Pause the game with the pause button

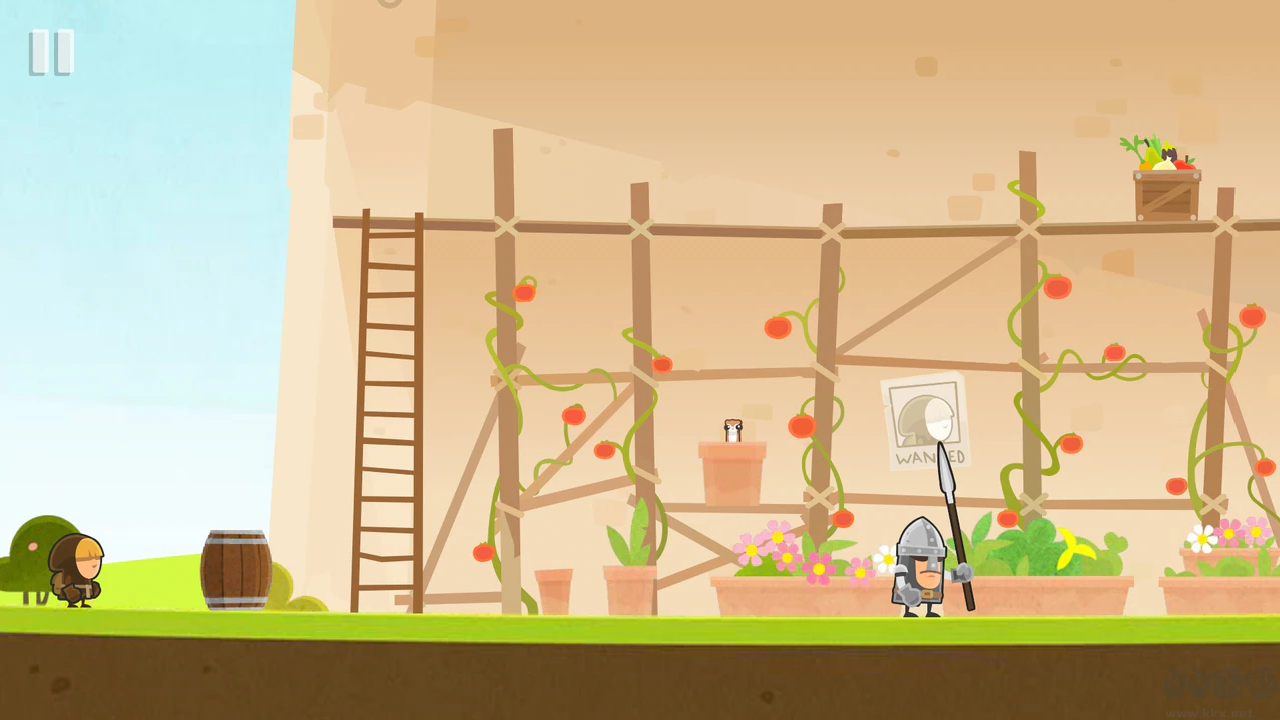point(51,52)
